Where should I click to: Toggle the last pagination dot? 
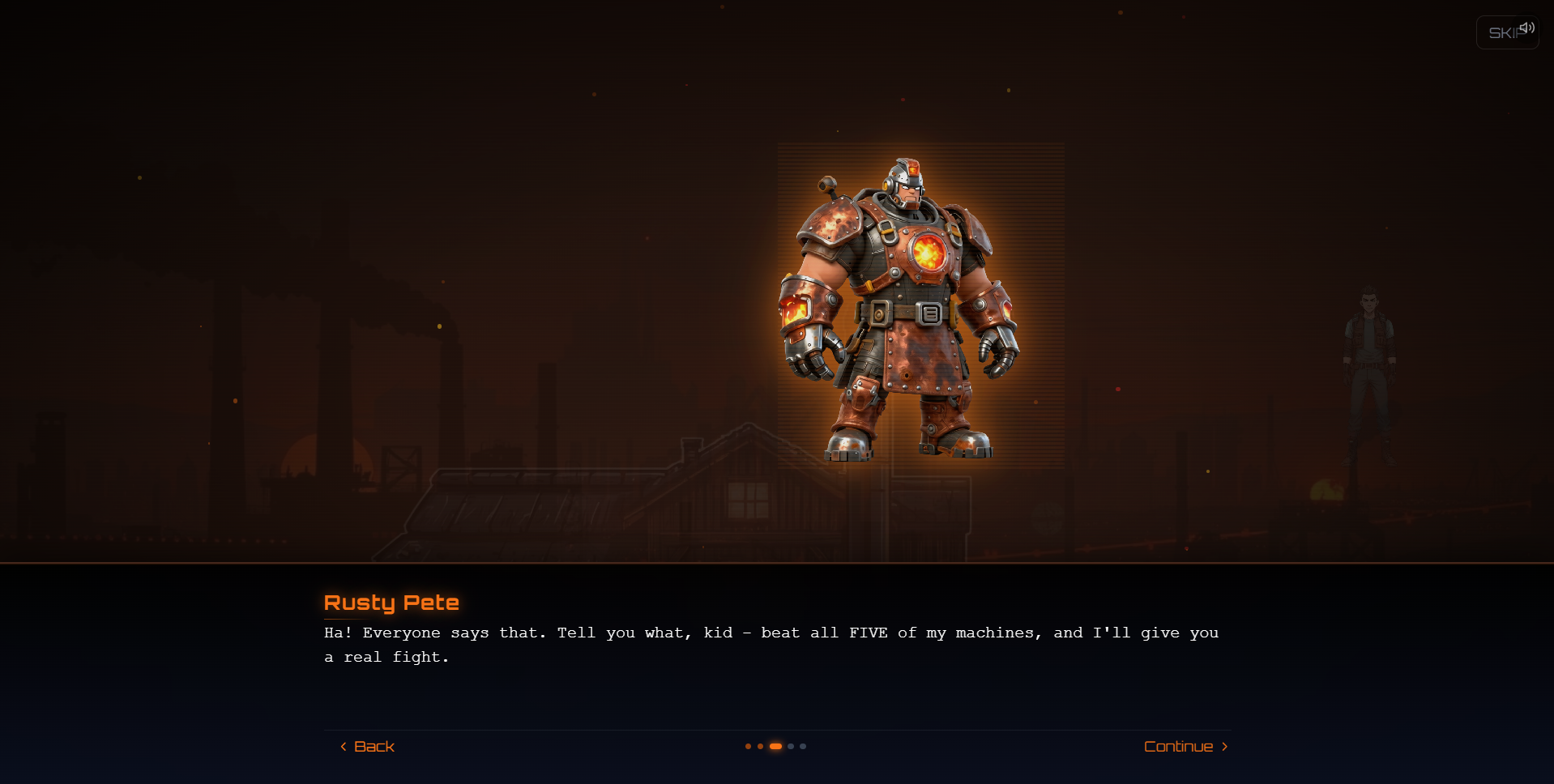[x=803, y=746]
